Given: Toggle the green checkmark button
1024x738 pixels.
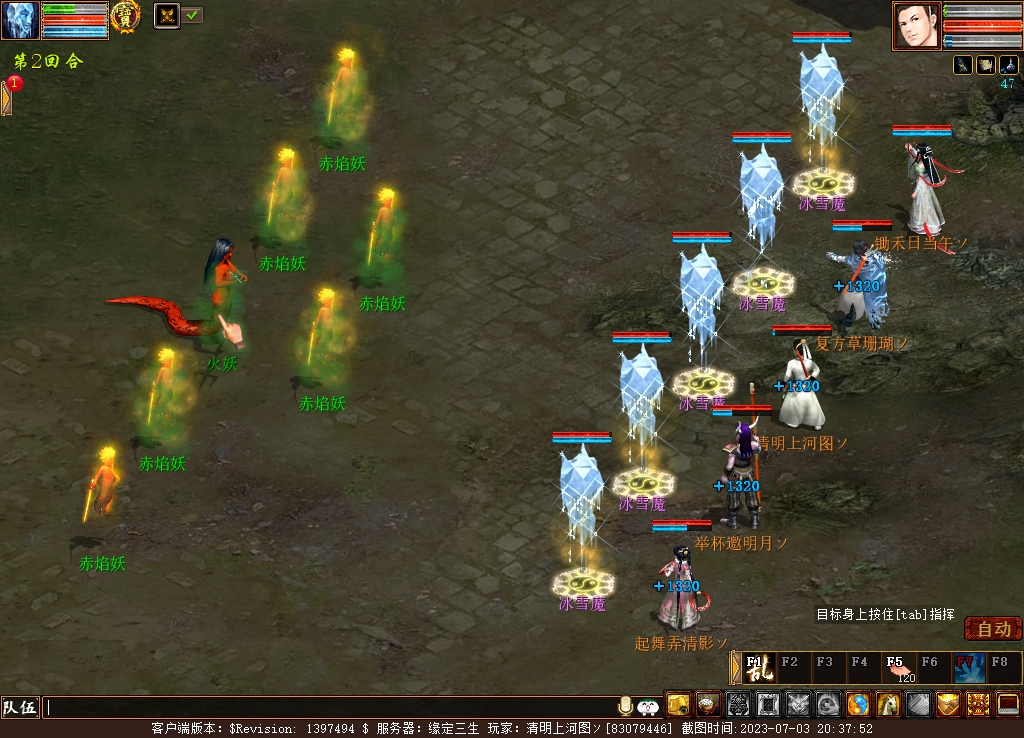Looking at the screenshot, I should (192, 15).
